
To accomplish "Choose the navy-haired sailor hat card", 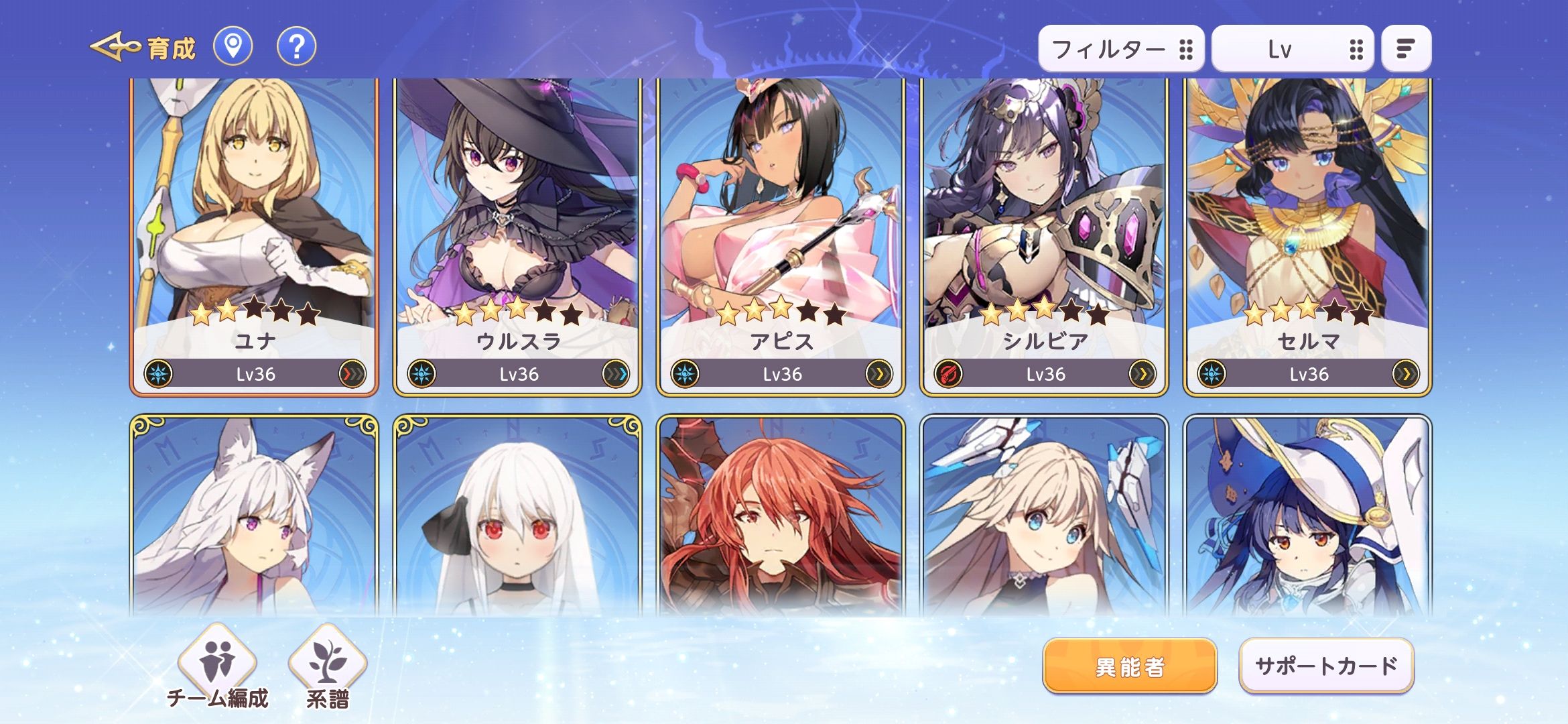I will pos(1307,516).
